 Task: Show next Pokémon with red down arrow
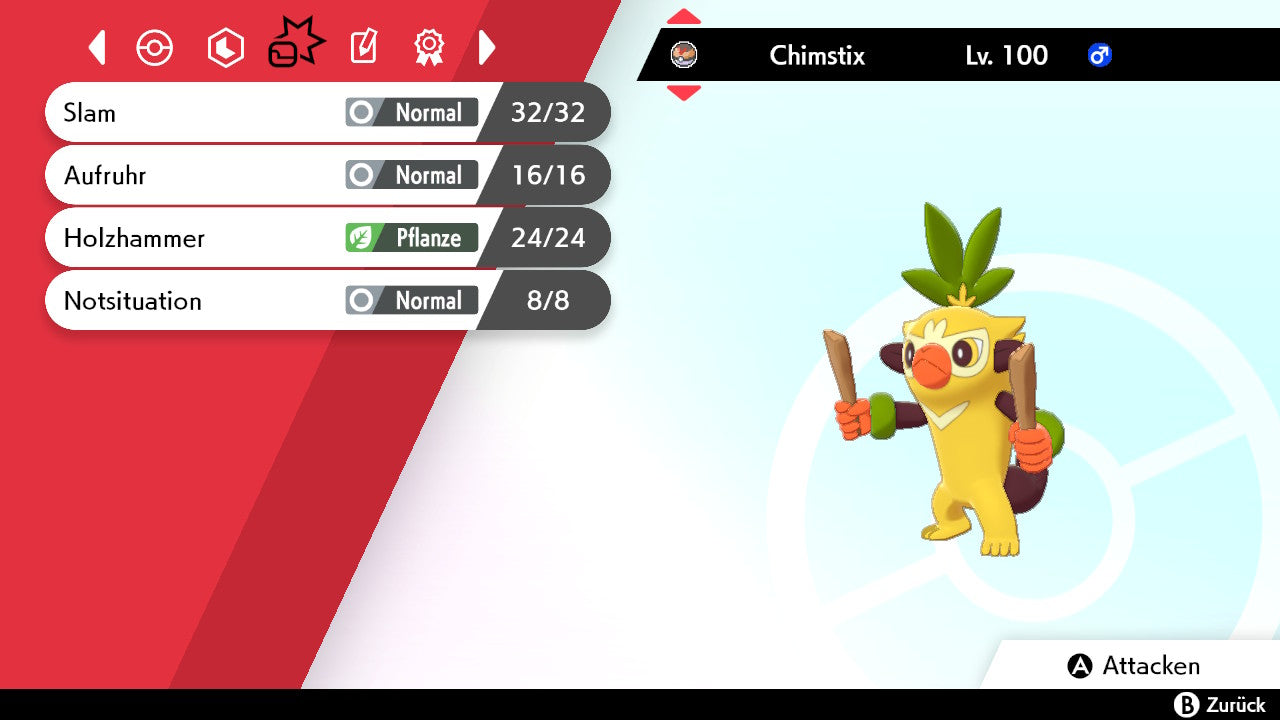coord(684,93)
